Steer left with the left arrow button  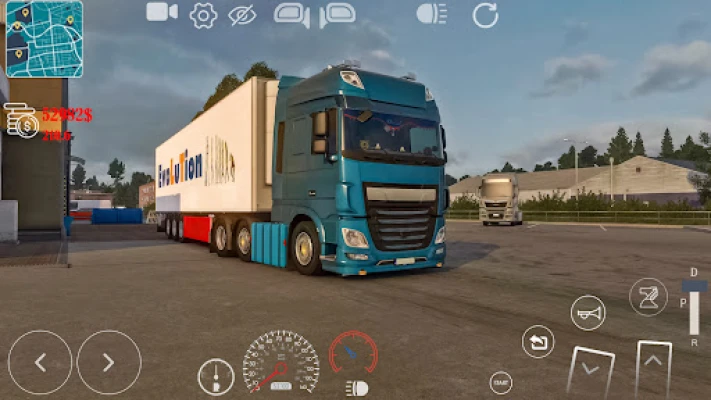pos(40,362)
